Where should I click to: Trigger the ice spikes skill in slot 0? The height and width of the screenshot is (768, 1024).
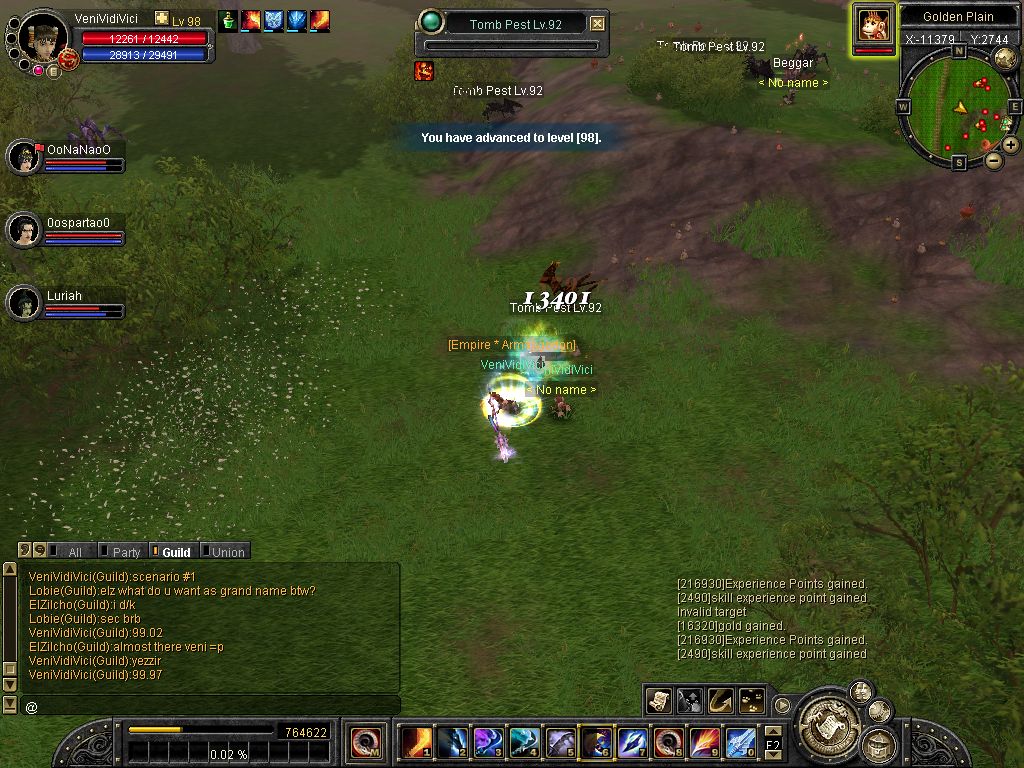coord(739,742)
